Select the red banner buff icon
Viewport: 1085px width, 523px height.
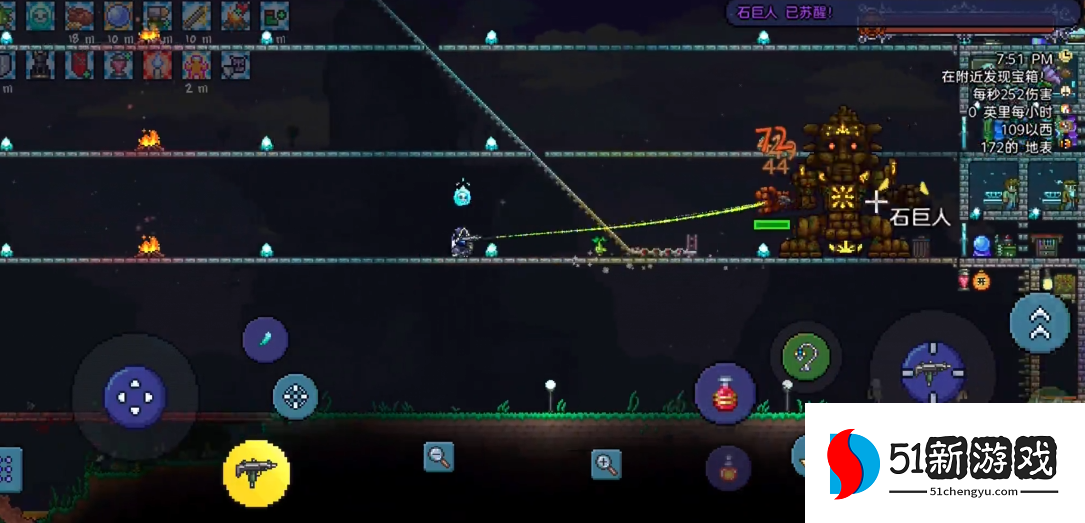pos(80,65)
